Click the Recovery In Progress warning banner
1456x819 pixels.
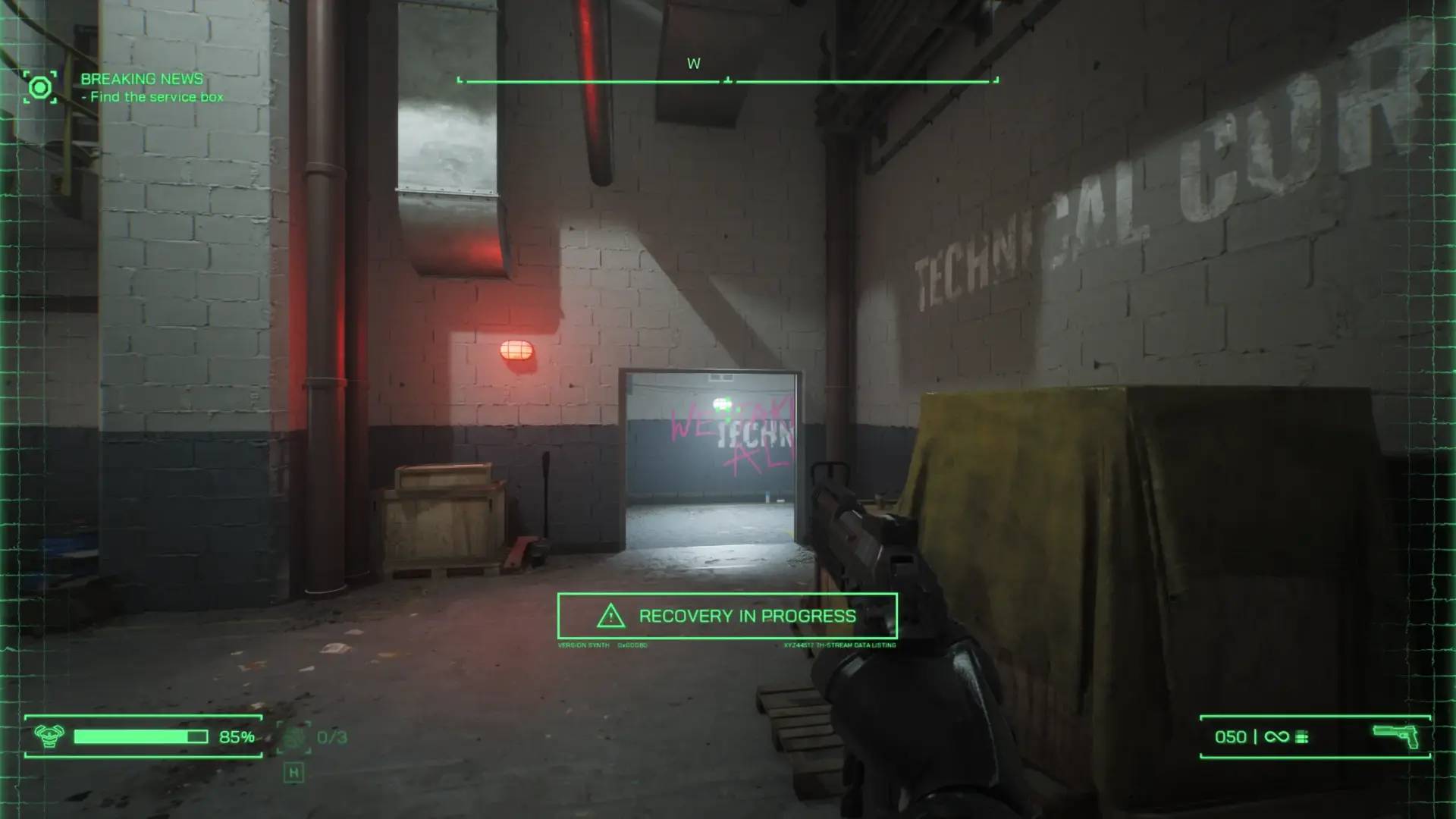[x=727, y=616]
